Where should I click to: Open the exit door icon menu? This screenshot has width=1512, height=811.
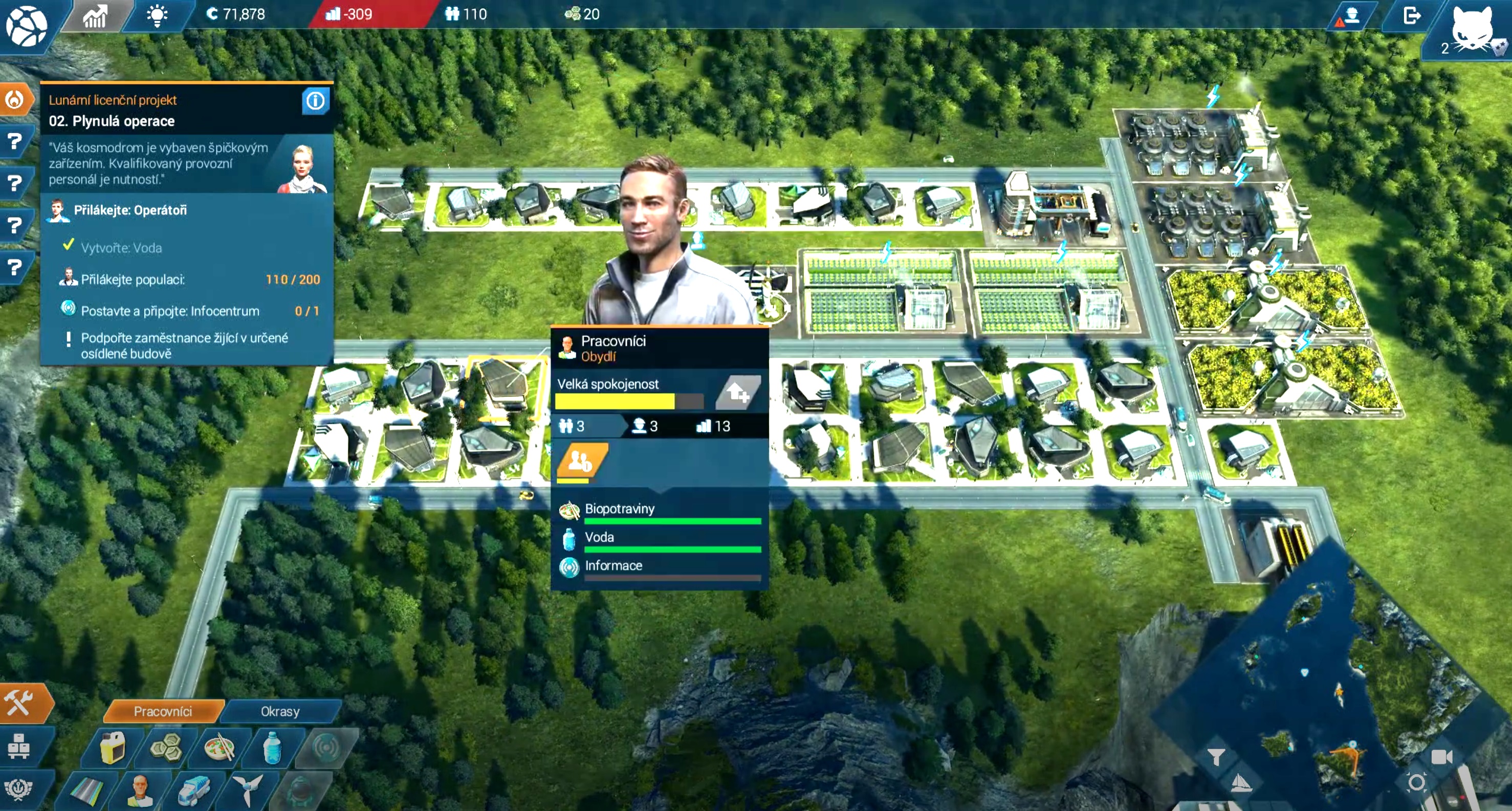(x=1412, y=15)
